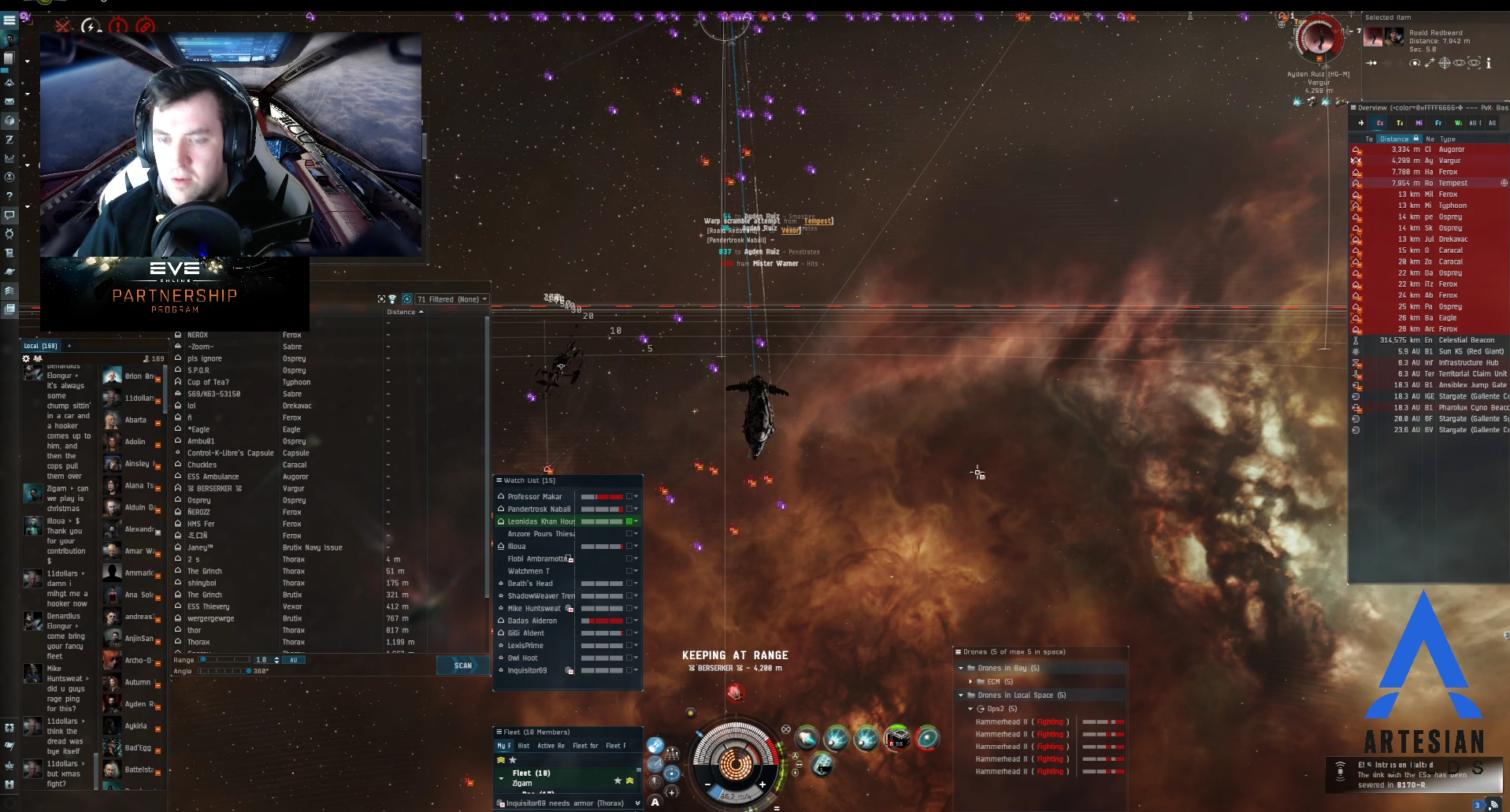Select the Celestial Beacon overview row
Image resolution: width=1510 pixels, height=812 pixels.
pos(1465,340)
